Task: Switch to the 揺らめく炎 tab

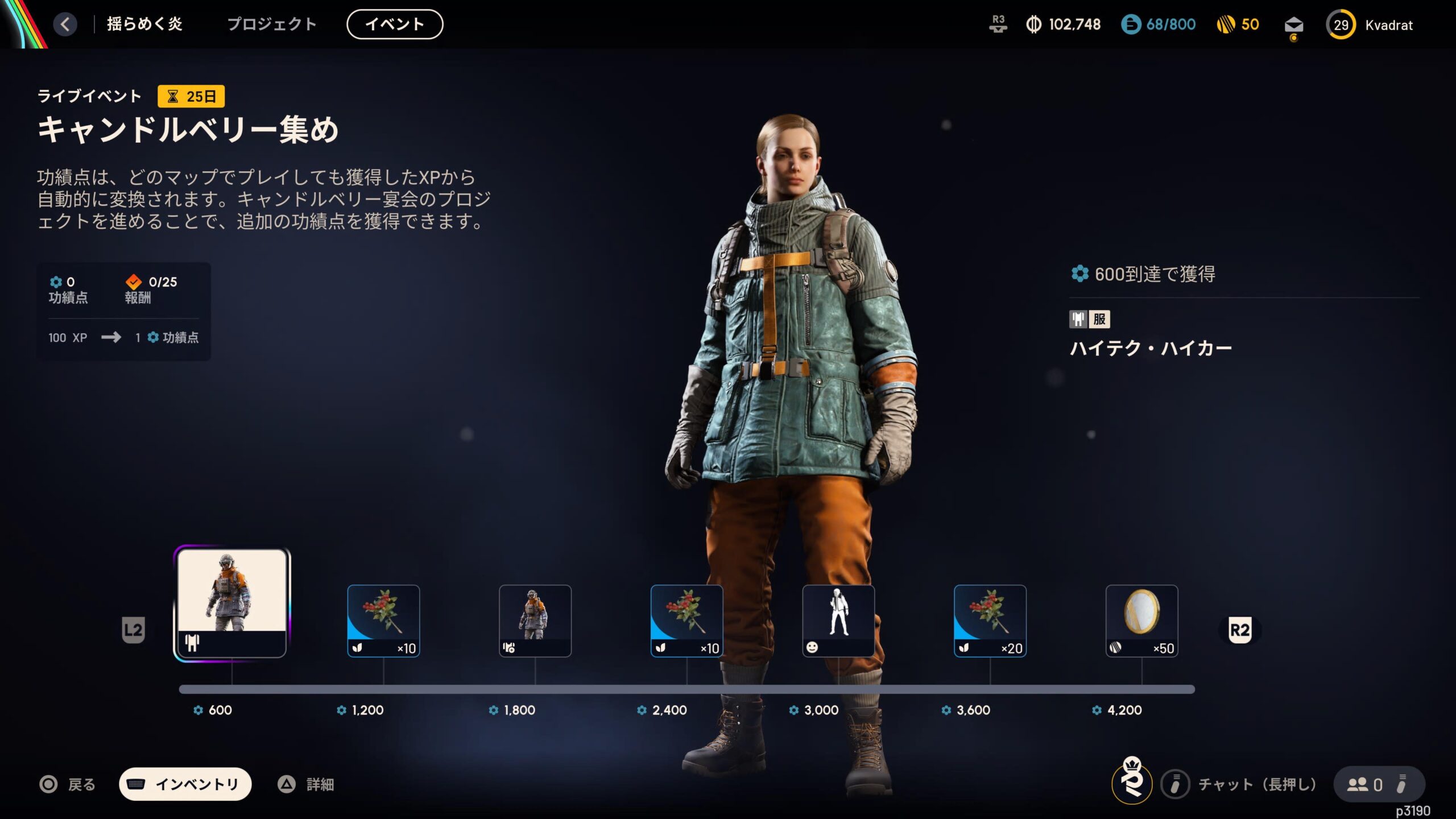Action: [x=144, y=24]
